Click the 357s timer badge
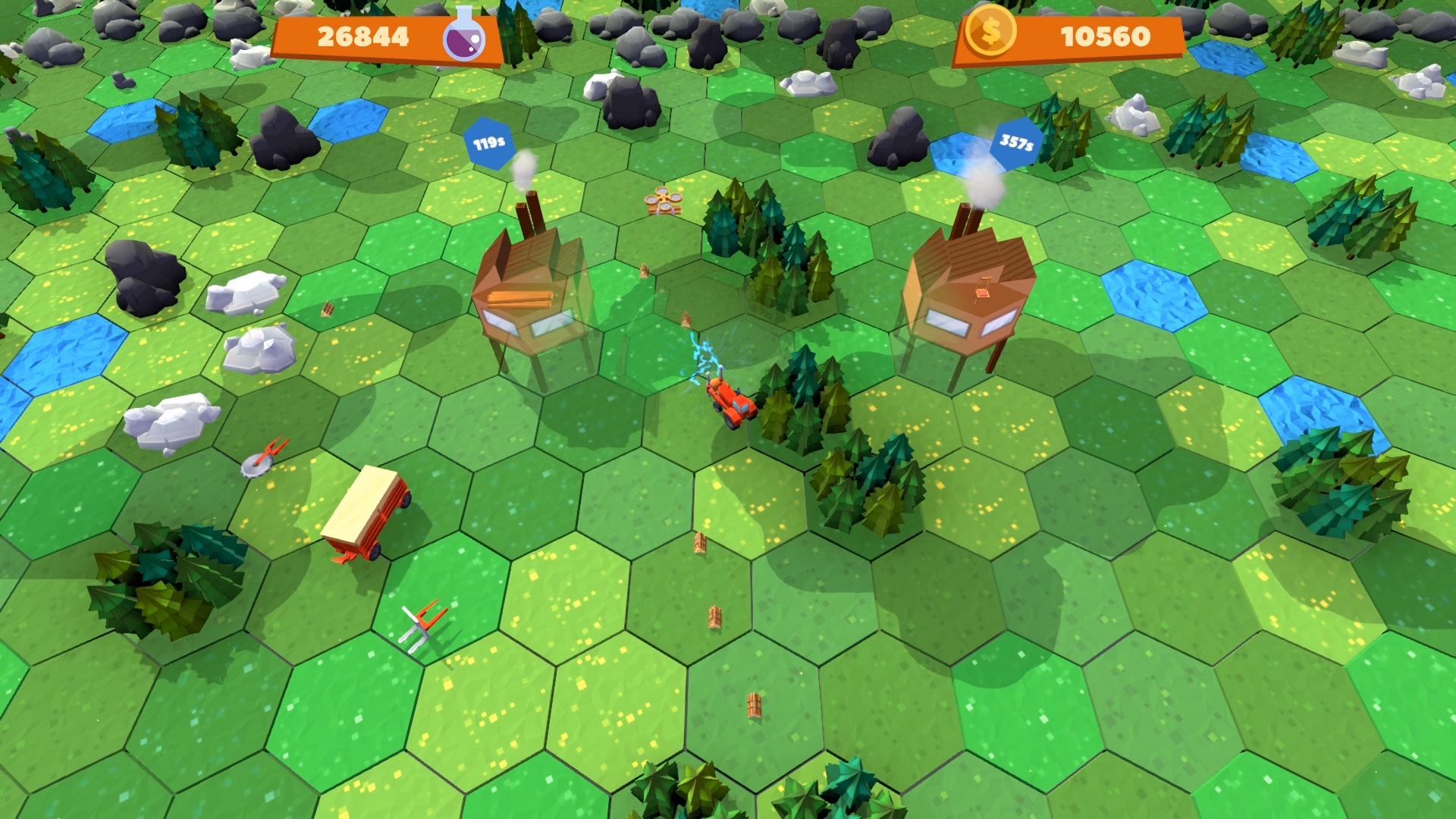Screen dimensions: 1456x819 [x=1018, y=141]
